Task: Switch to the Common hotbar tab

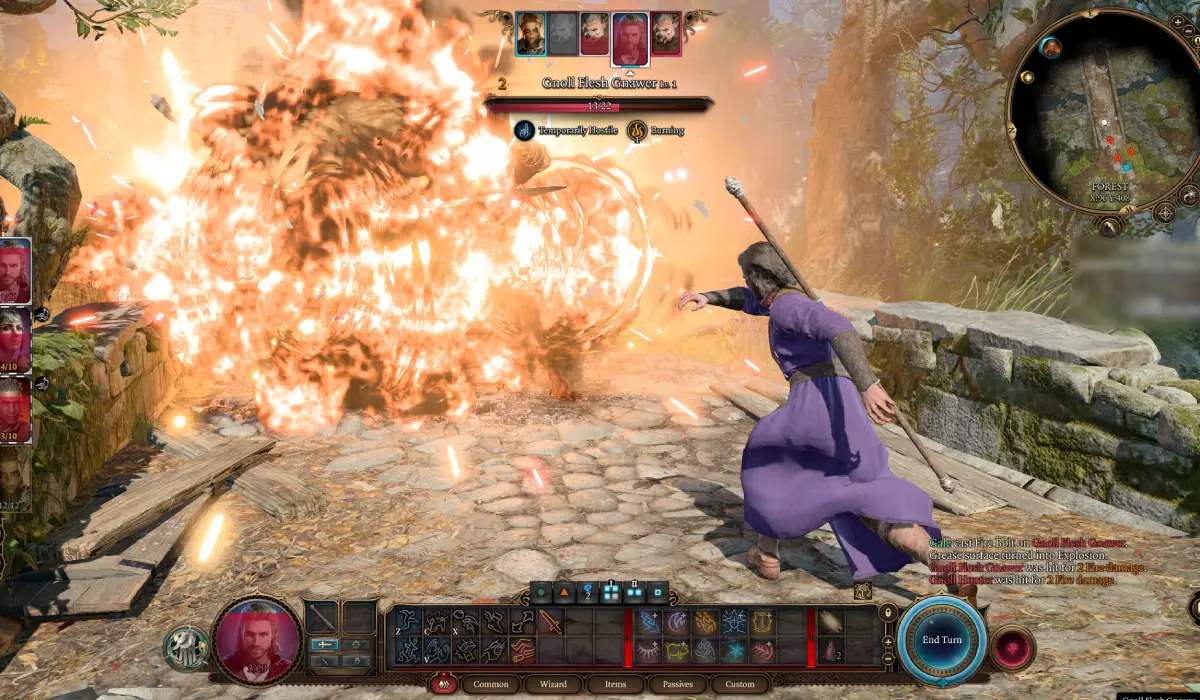Action: coord(491,685)
